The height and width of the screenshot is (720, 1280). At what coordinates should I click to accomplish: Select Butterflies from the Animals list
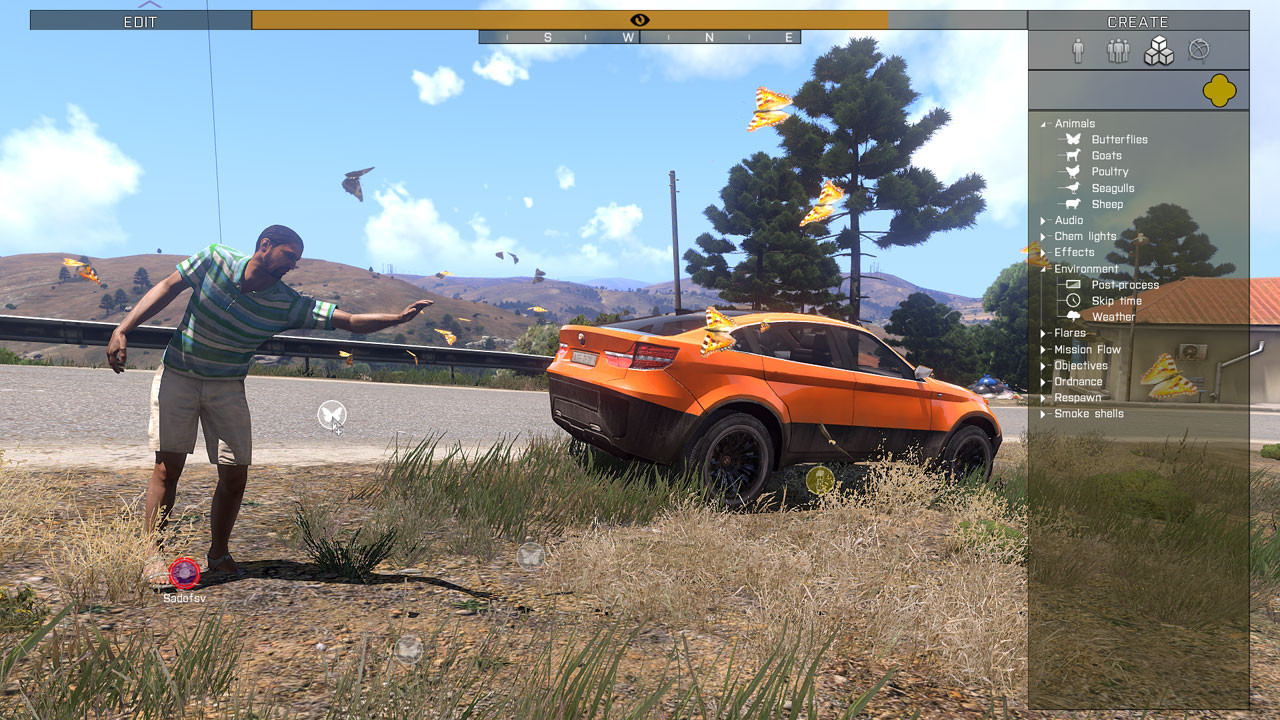1119,140
